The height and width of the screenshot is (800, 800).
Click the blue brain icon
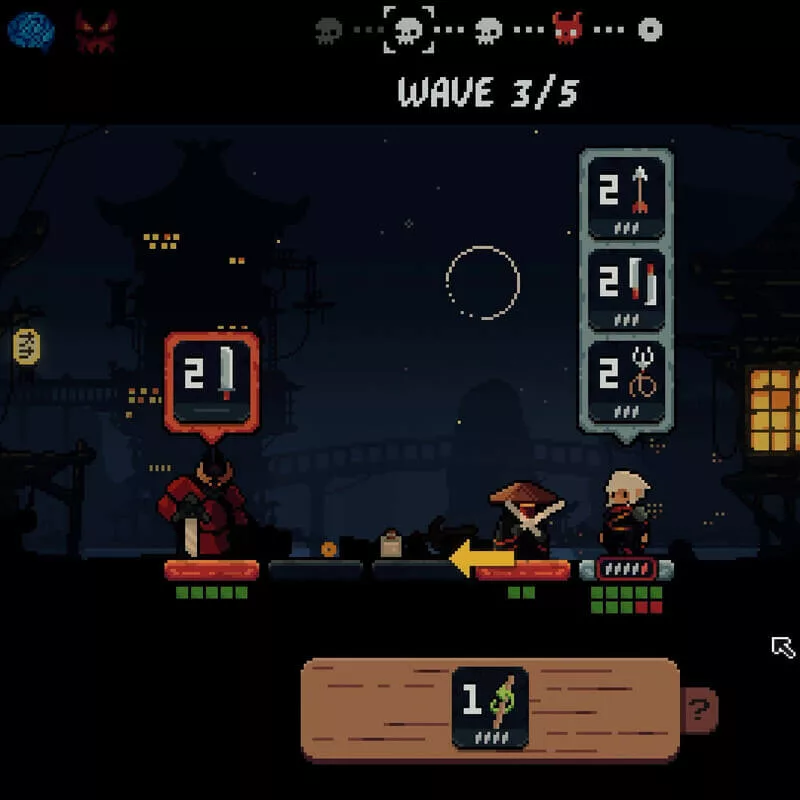[31, 31]
